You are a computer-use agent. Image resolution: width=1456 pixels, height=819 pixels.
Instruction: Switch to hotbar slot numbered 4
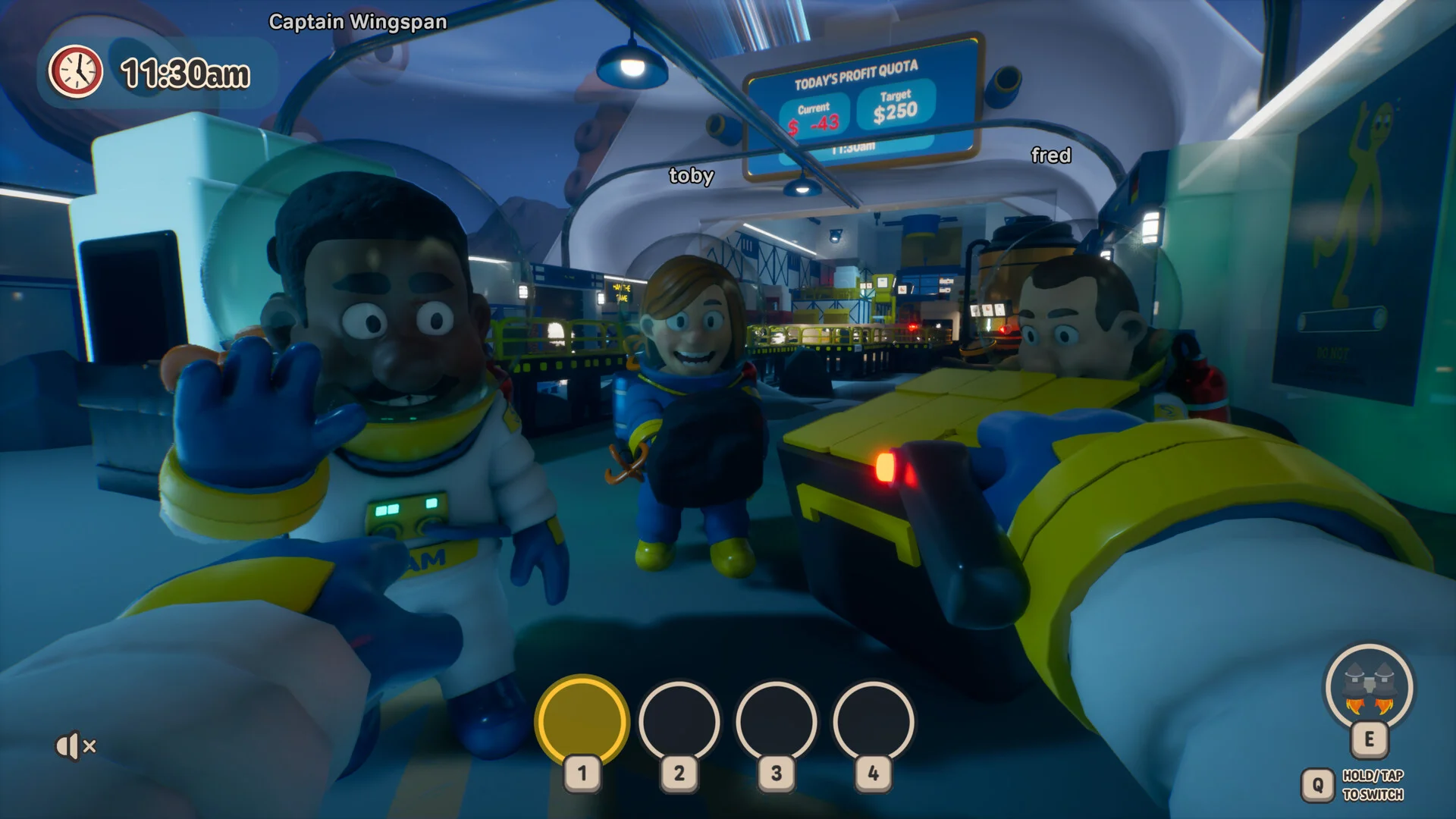click(x=873, y=721)
